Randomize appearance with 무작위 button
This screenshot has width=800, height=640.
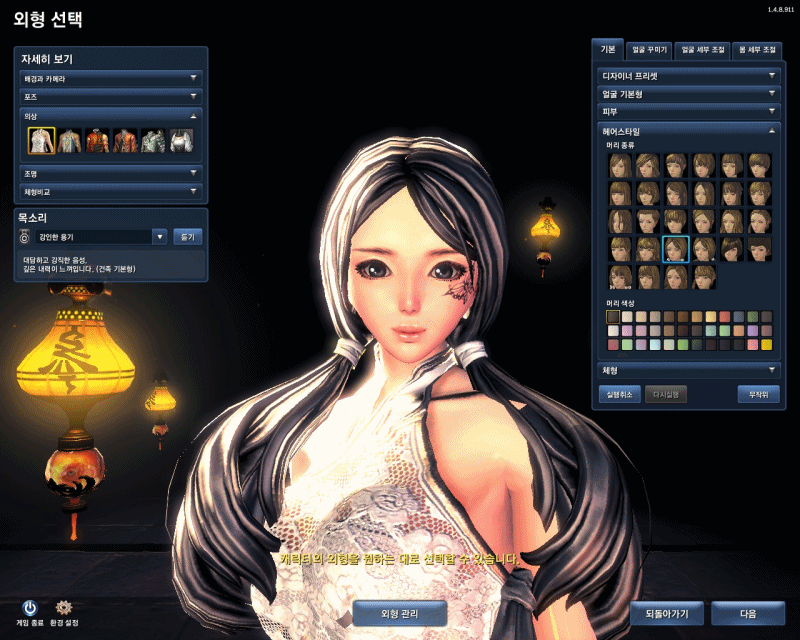(757, 394)
